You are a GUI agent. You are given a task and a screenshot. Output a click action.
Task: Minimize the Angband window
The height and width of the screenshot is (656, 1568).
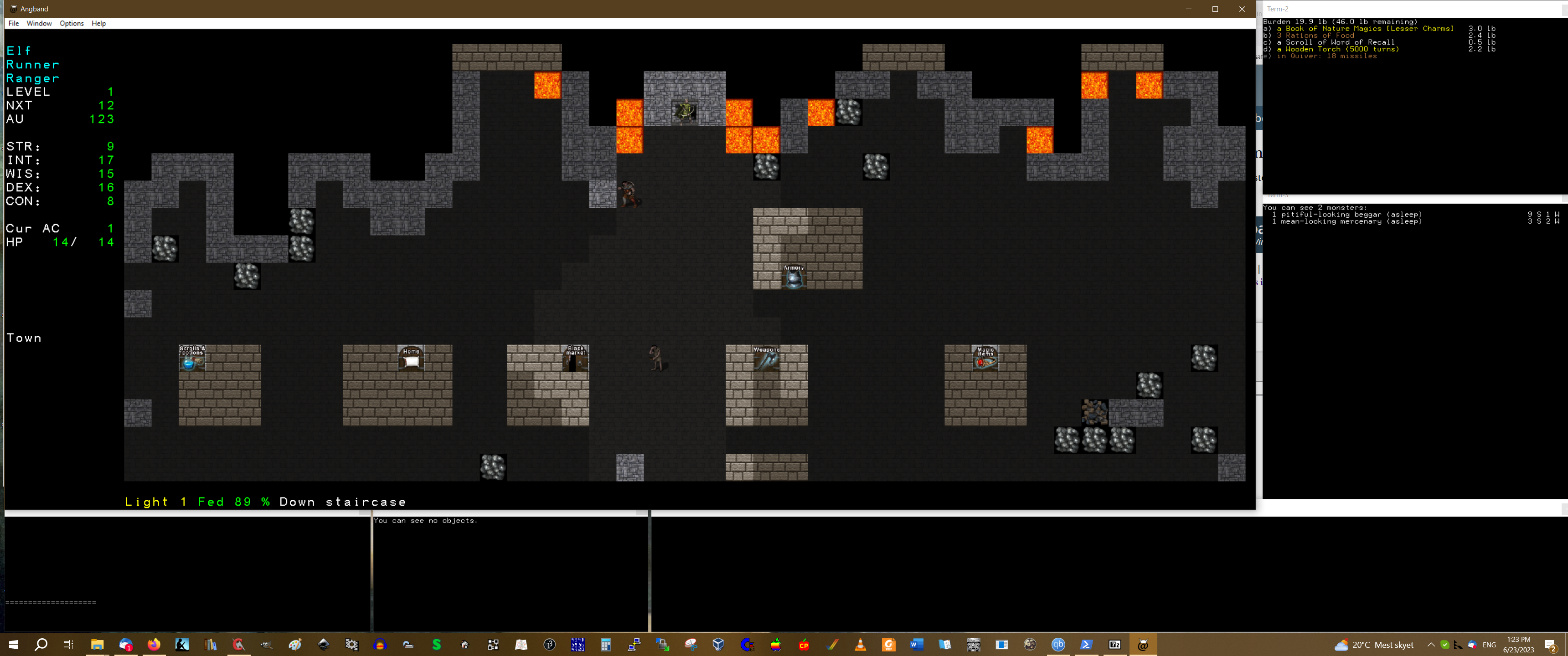[x=1188, y=9]
